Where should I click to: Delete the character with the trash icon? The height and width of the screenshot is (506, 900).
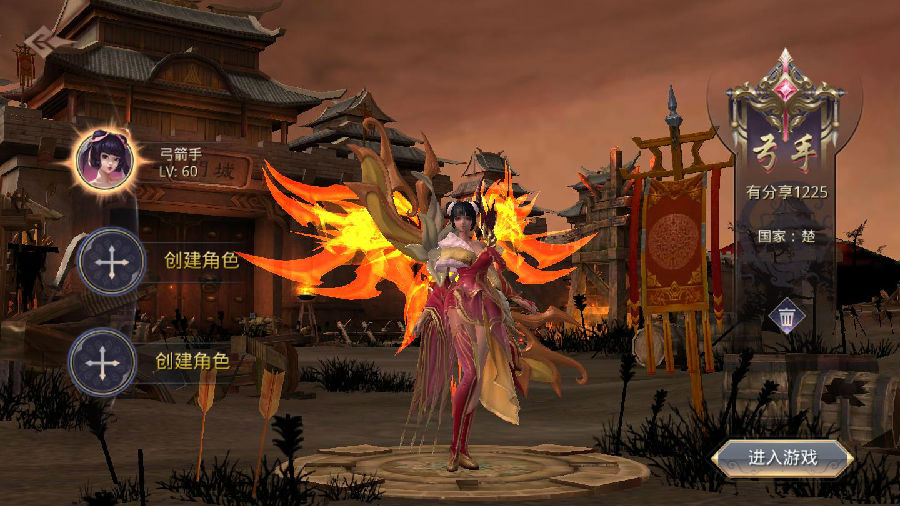pyautogui.click(x=787, y=318)
